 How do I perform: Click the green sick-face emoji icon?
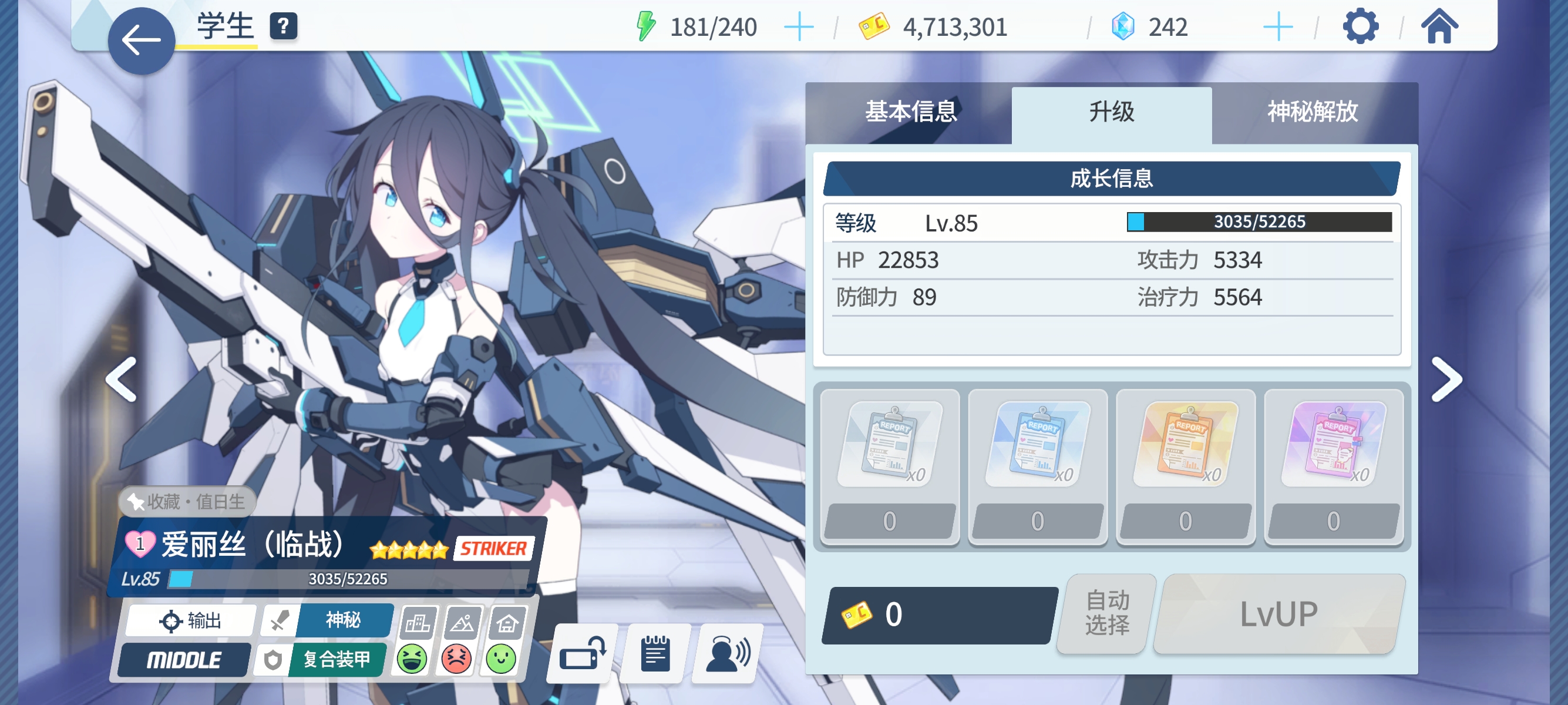(500, 659)
